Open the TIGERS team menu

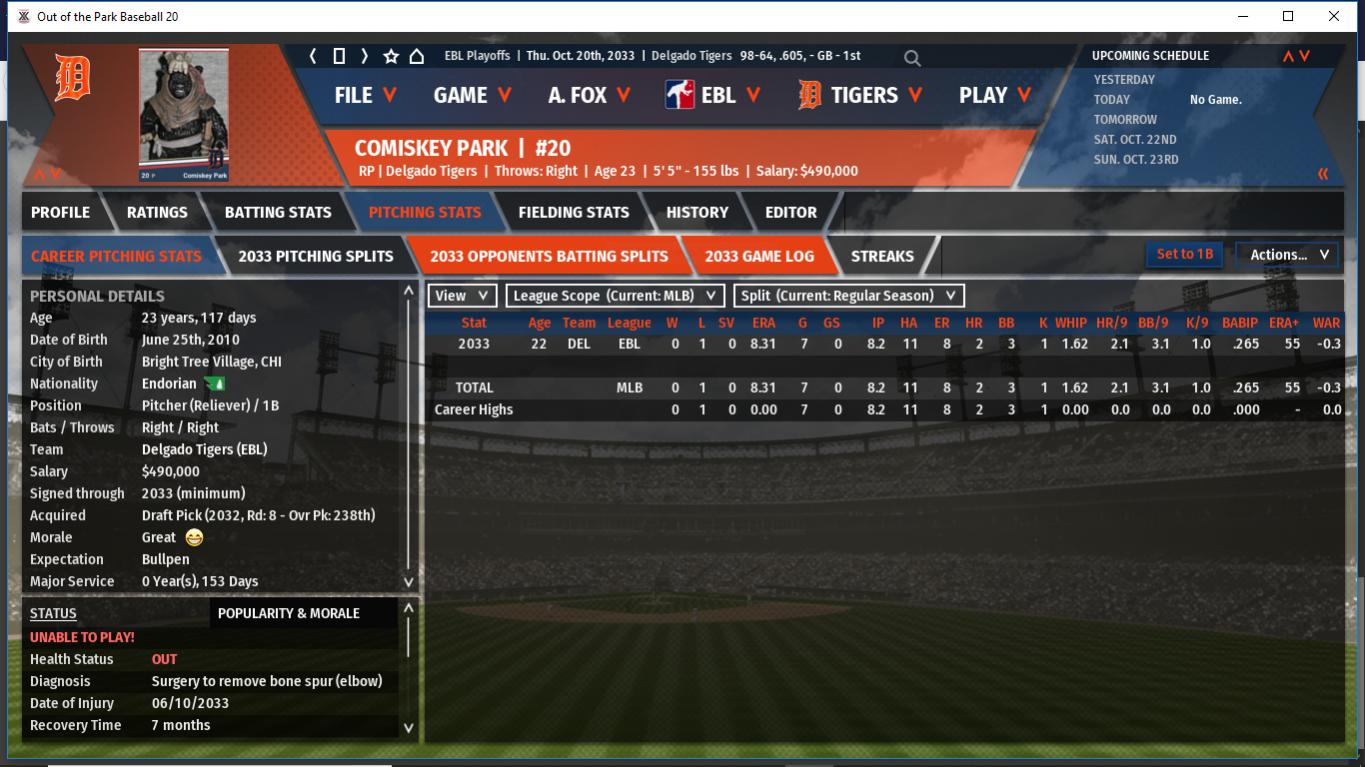(860, 95)
